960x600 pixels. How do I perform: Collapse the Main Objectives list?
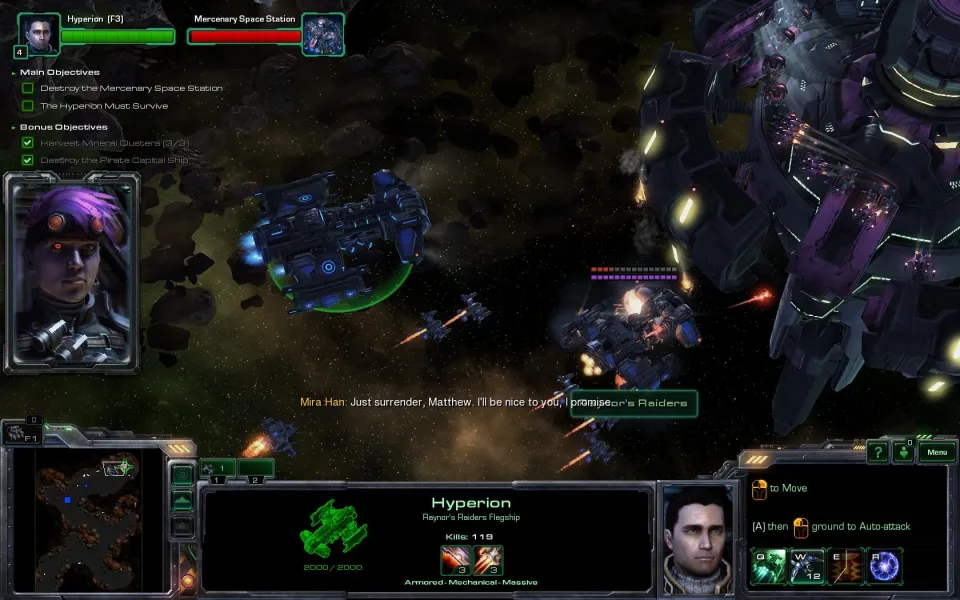coord(14,72)
